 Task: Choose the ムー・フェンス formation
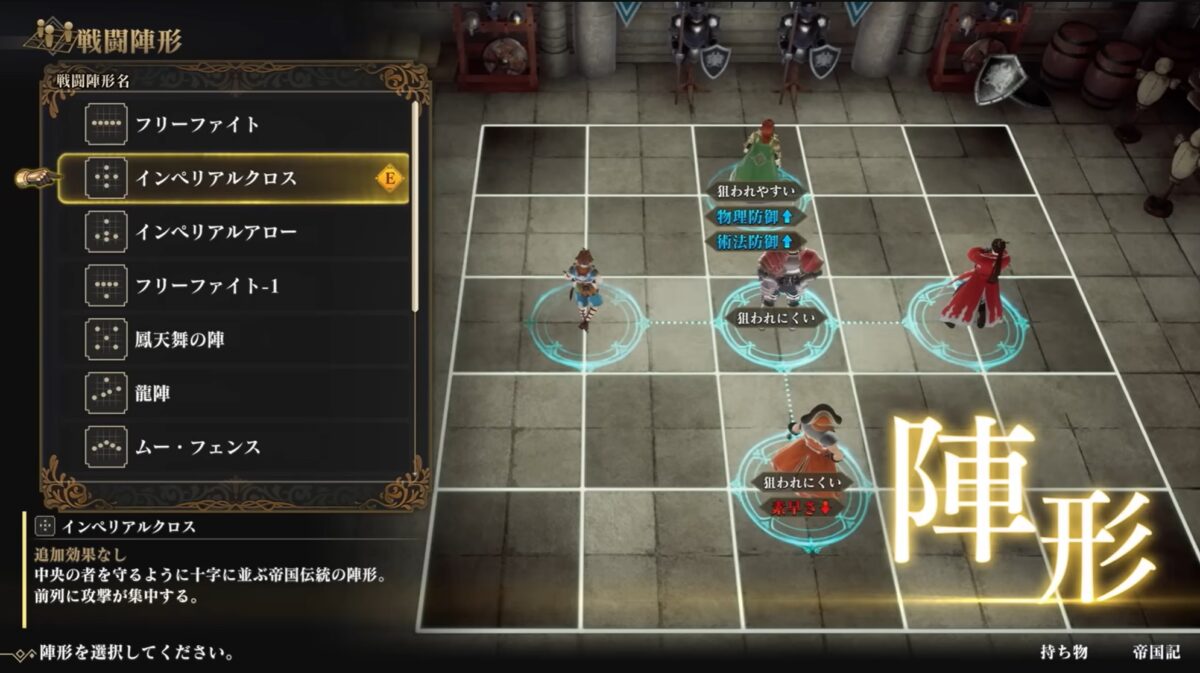click(198, 448)
